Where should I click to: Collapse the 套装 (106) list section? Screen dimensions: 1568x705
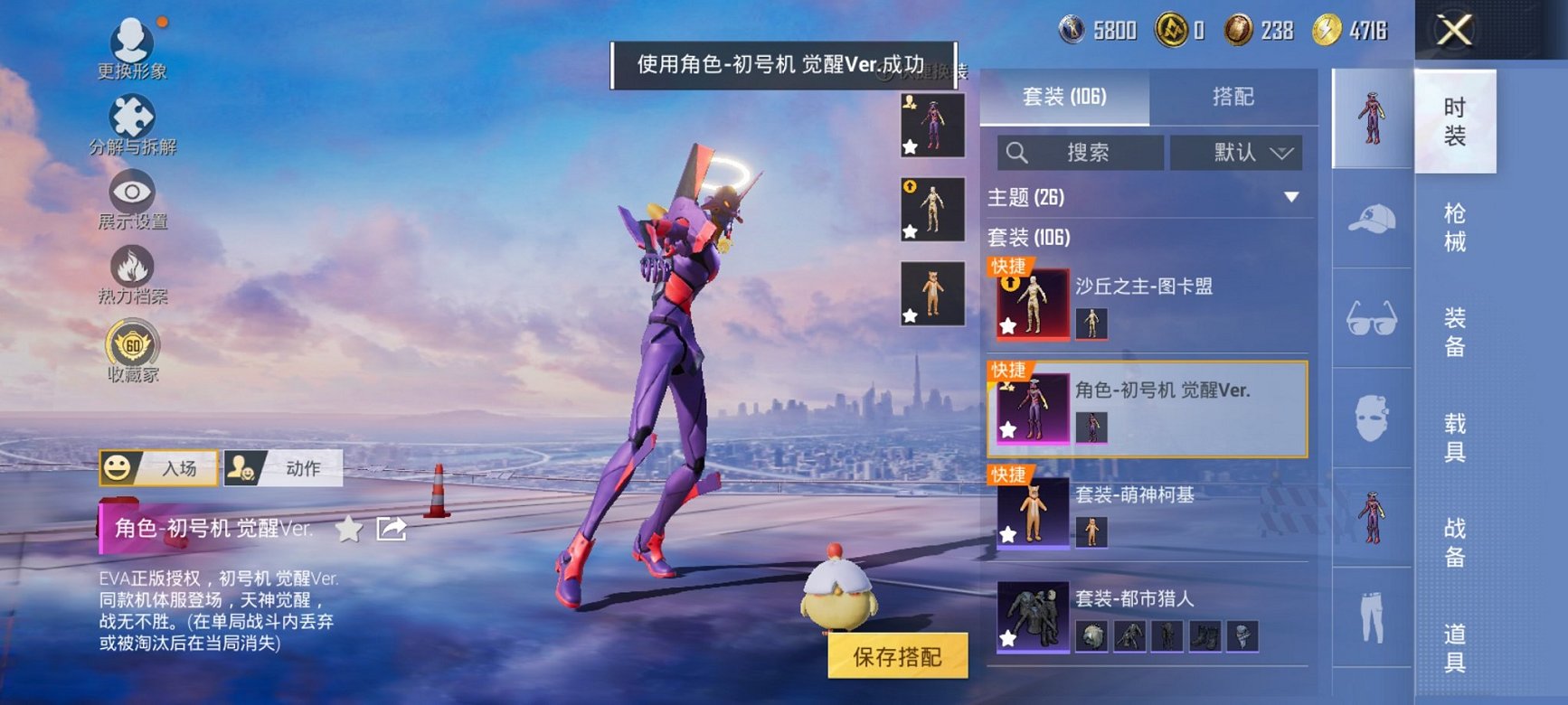pyautogui.click(x=1028, y=239)
